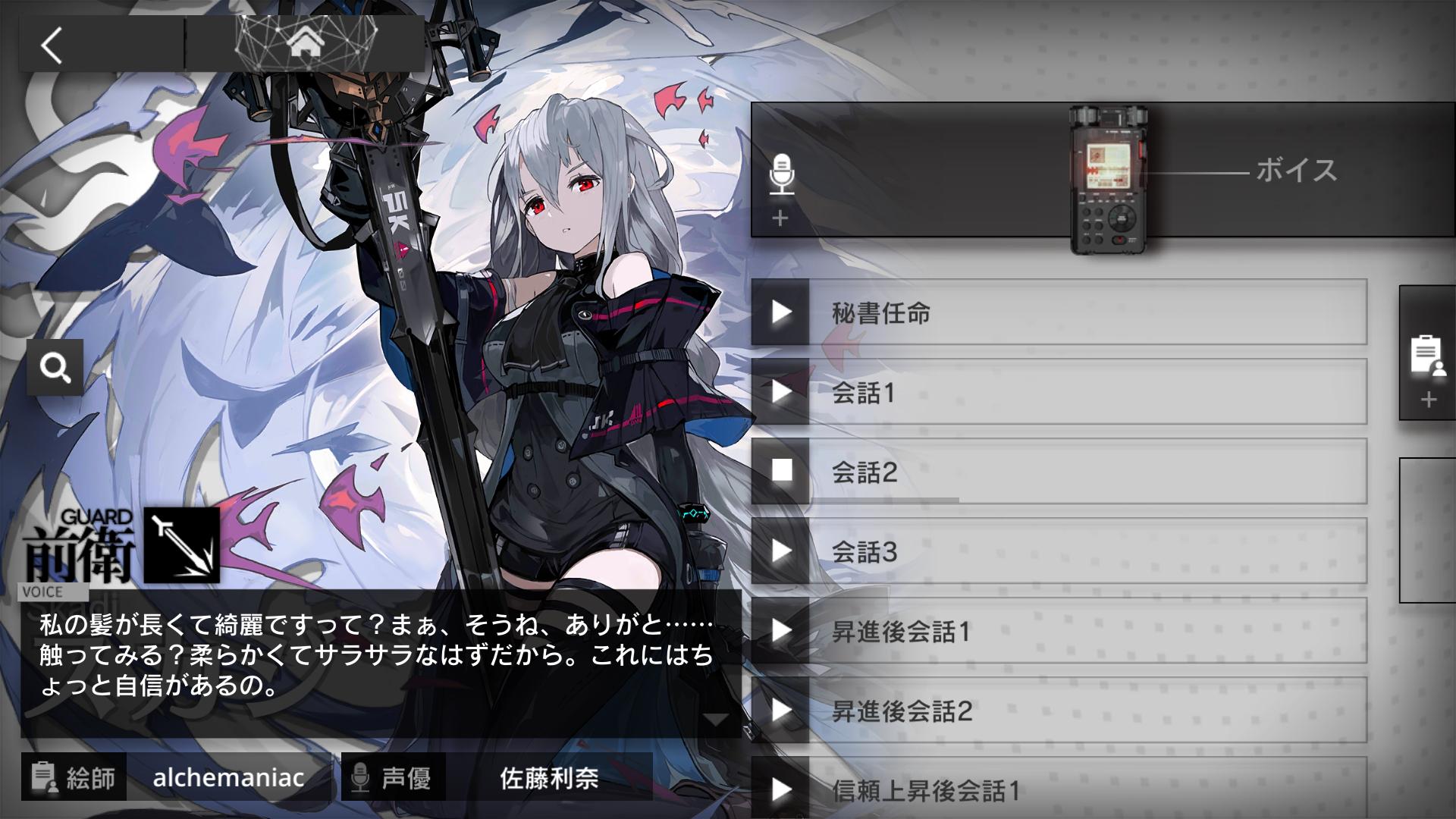Click the microphone icon on the voice panel

[783, 173]
